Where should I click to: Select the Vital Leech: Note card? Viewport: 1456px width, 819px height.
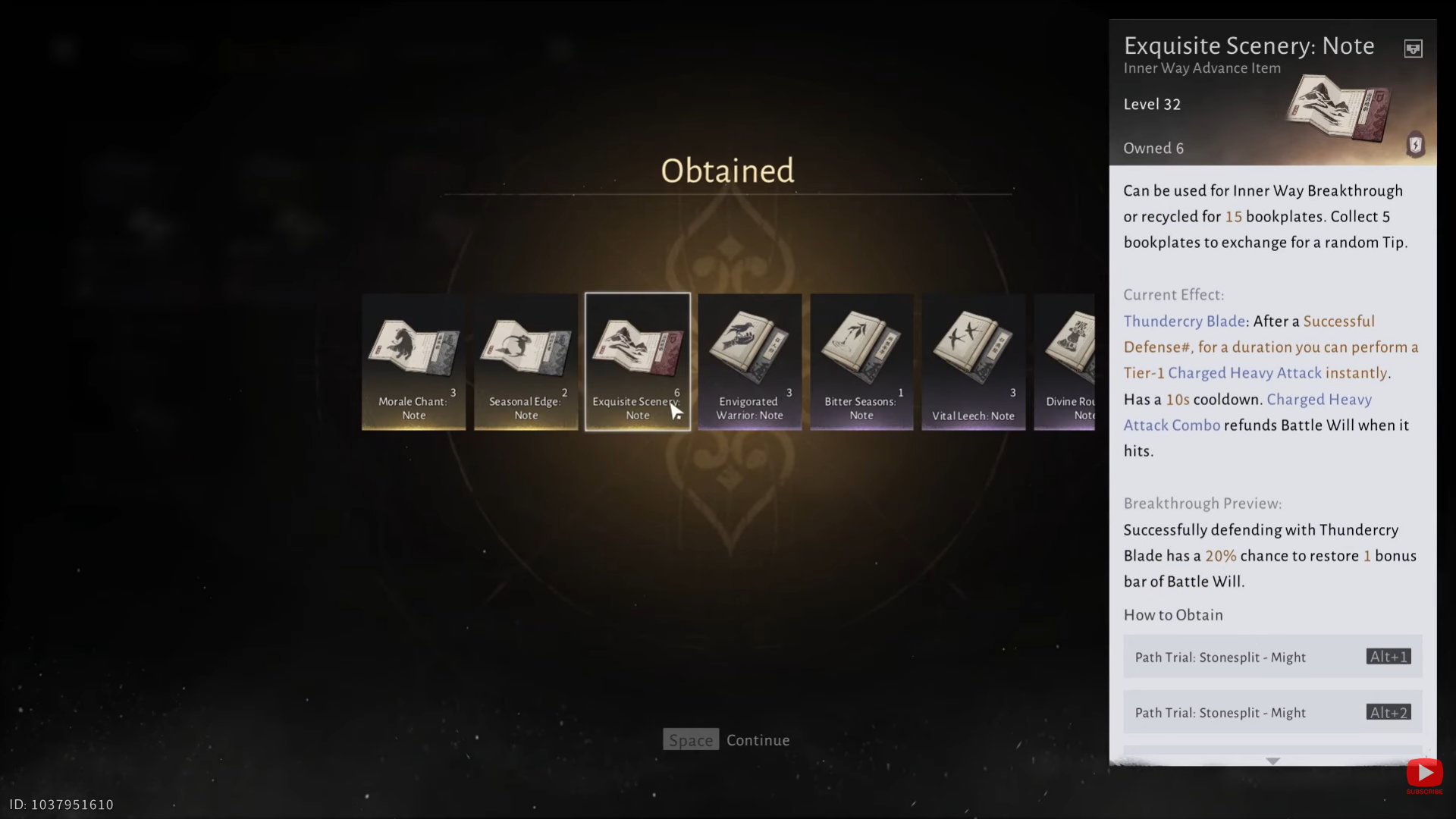(x=973, y=362)
